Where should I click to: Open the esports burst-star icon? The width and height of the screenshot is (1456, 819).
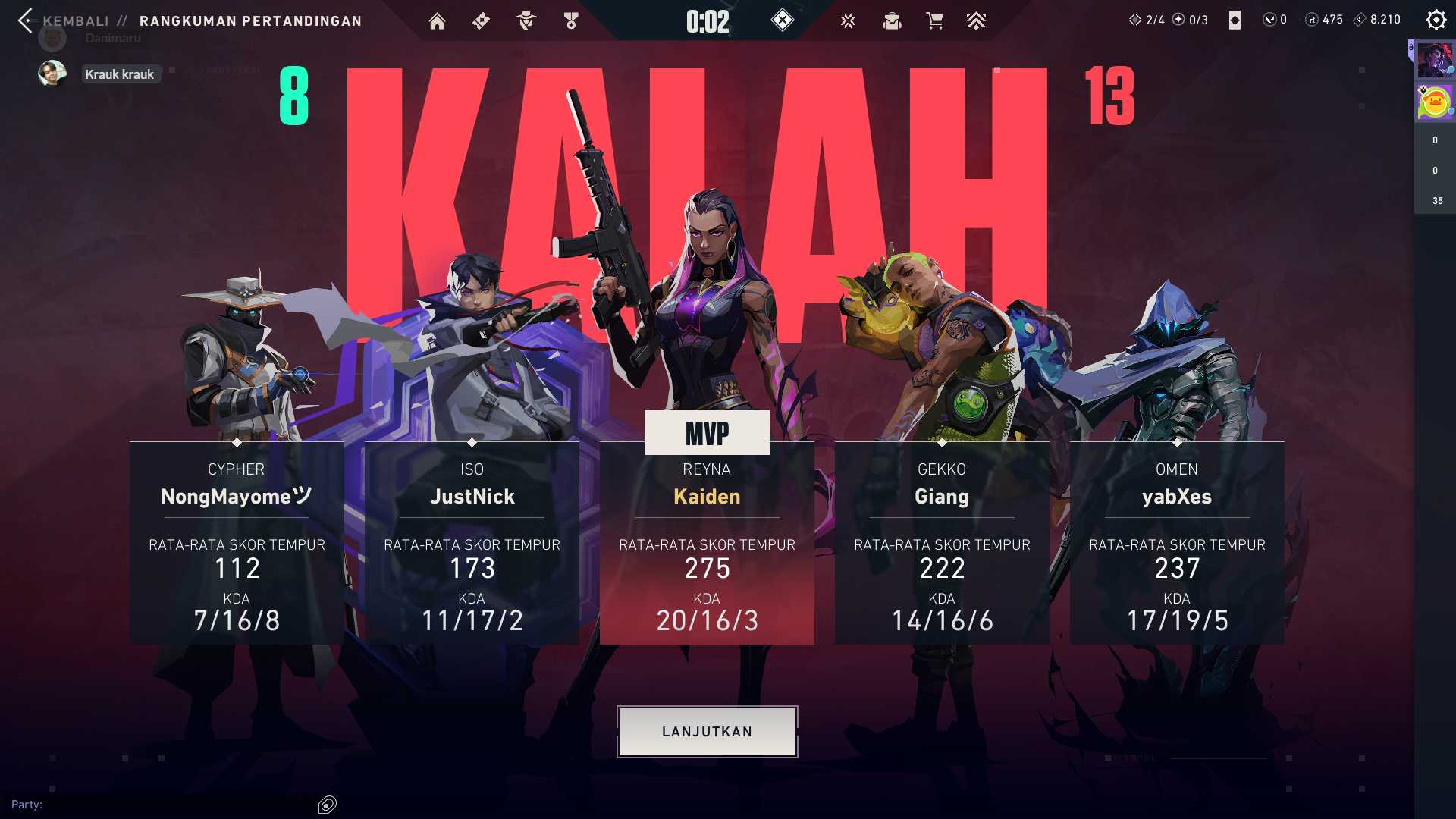click(x=848, y=21)
